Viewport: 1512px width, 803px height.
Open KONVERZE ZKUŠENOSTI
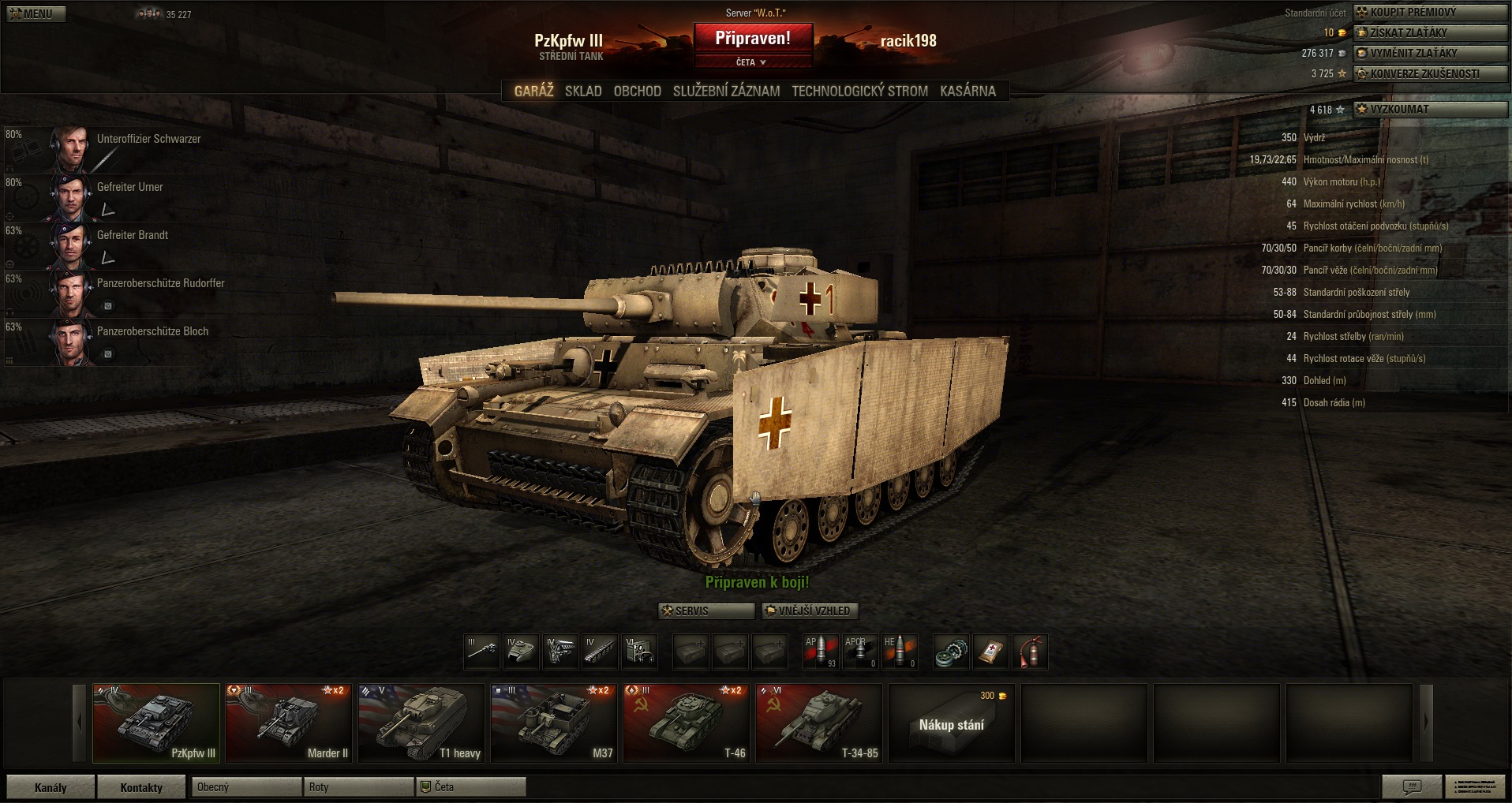click(x=1430, y=73)
